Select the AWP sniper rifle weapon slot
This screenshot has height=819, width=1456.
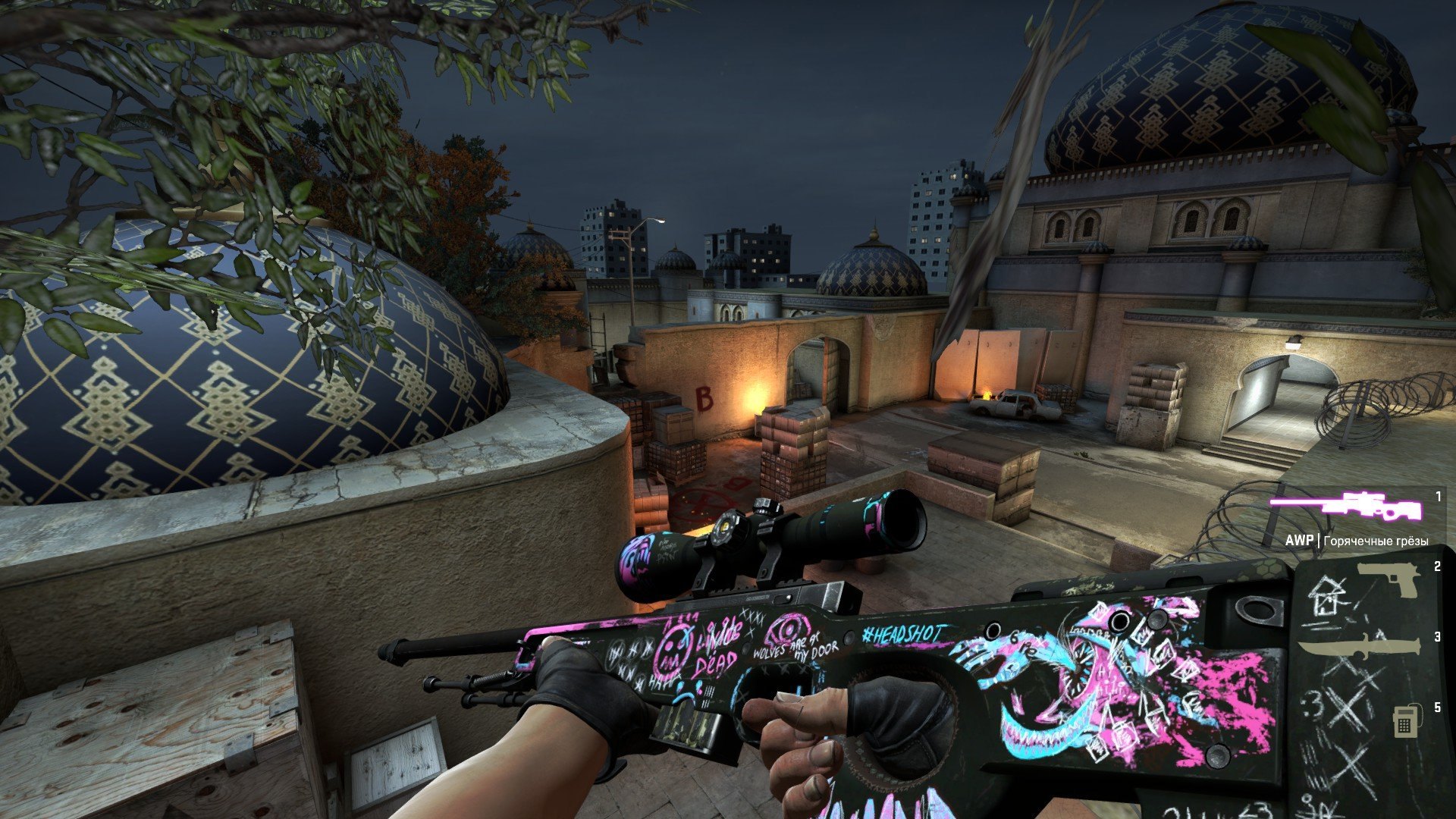click(x=1345, y=507)
